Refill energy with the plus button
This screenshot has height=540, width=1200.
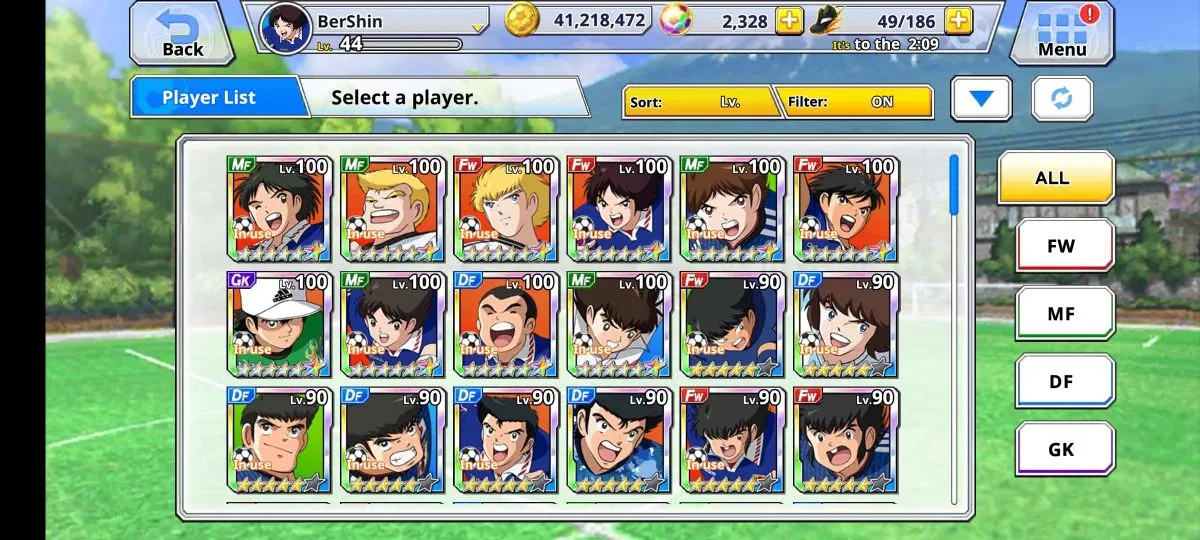pyautogui.click(x=958, y=20)
